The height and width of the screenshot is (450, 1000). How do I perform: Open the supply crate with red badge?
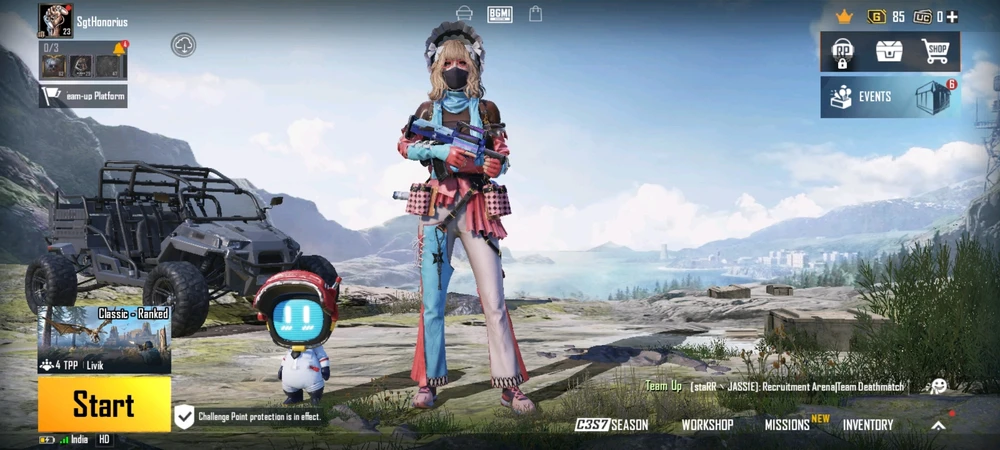[x=934, y=97]
